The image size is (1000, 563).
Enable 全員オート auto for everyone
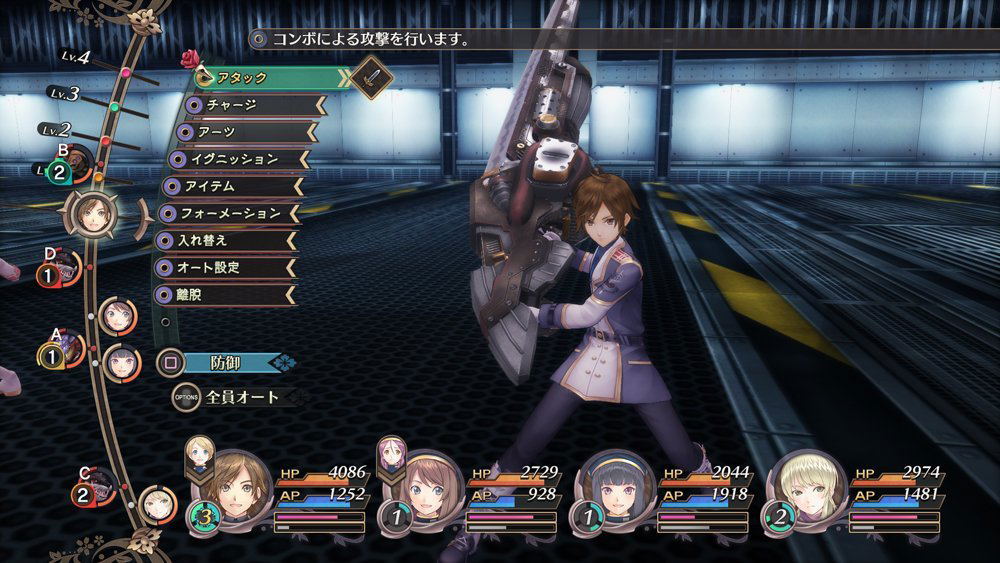point(240,397)
